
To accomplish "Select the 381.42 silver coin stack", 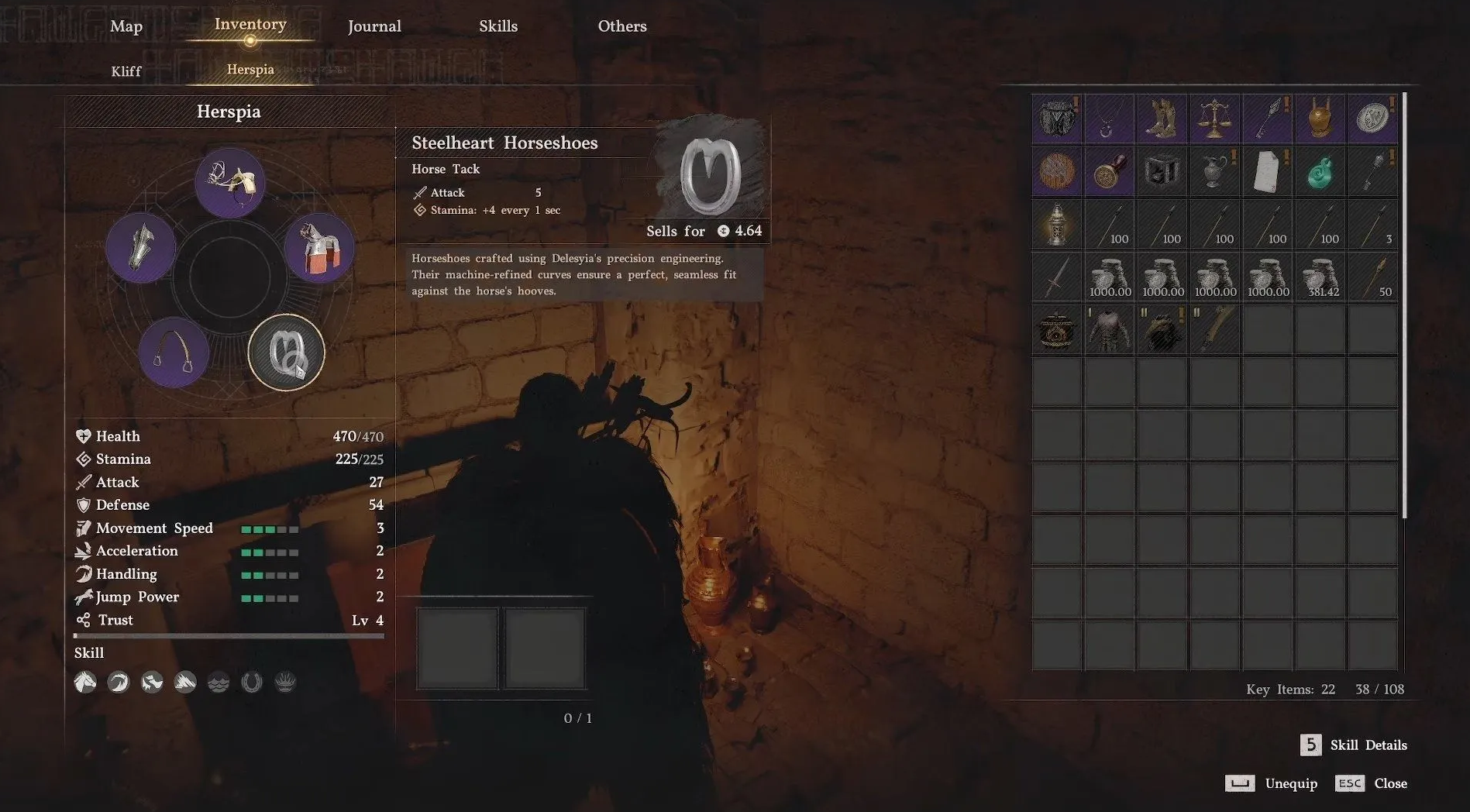I will (1320, 277).
